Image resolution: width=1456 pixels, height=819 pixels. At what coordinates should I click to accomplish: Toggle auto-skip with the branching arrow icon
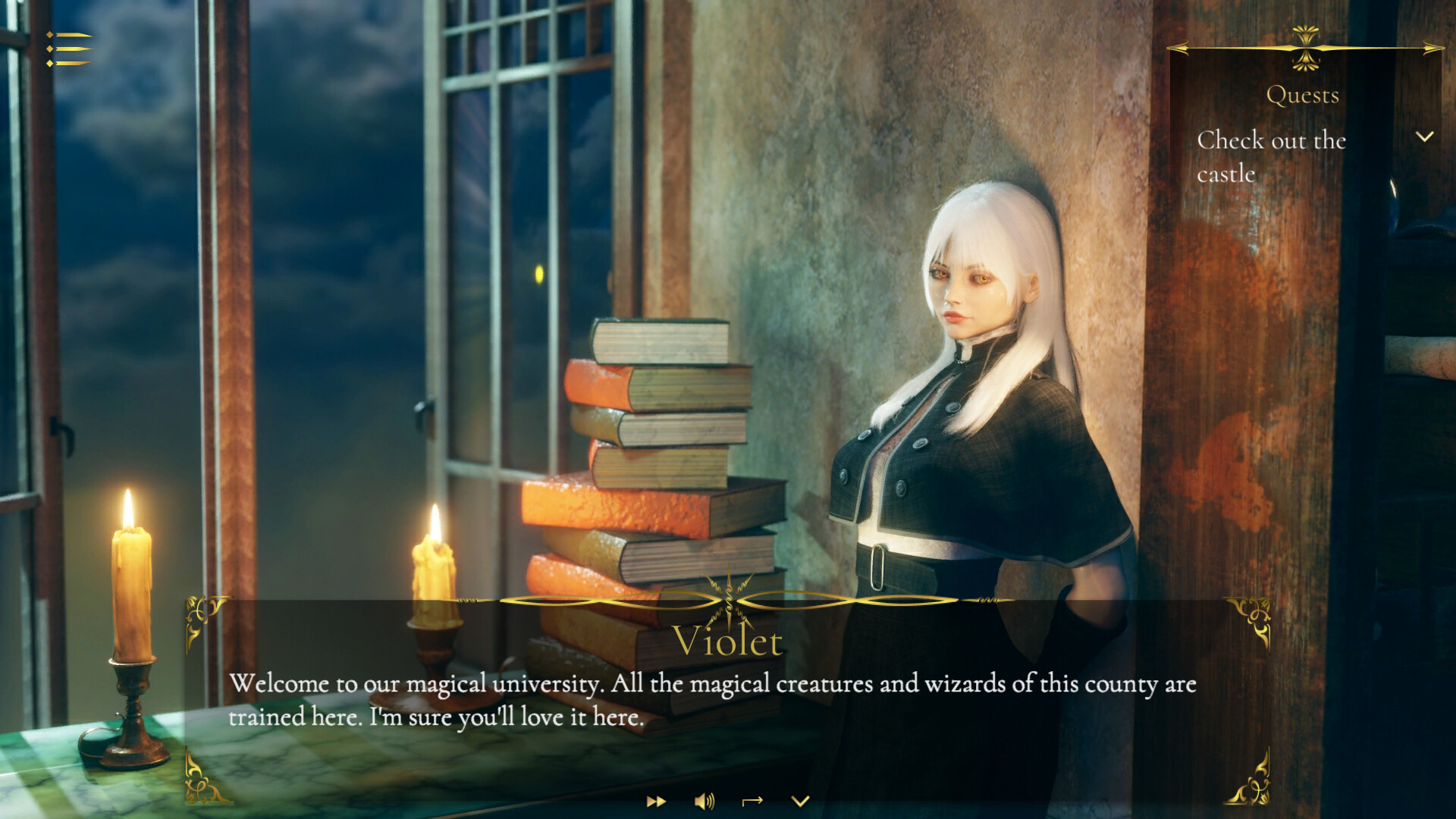point(753,801)
